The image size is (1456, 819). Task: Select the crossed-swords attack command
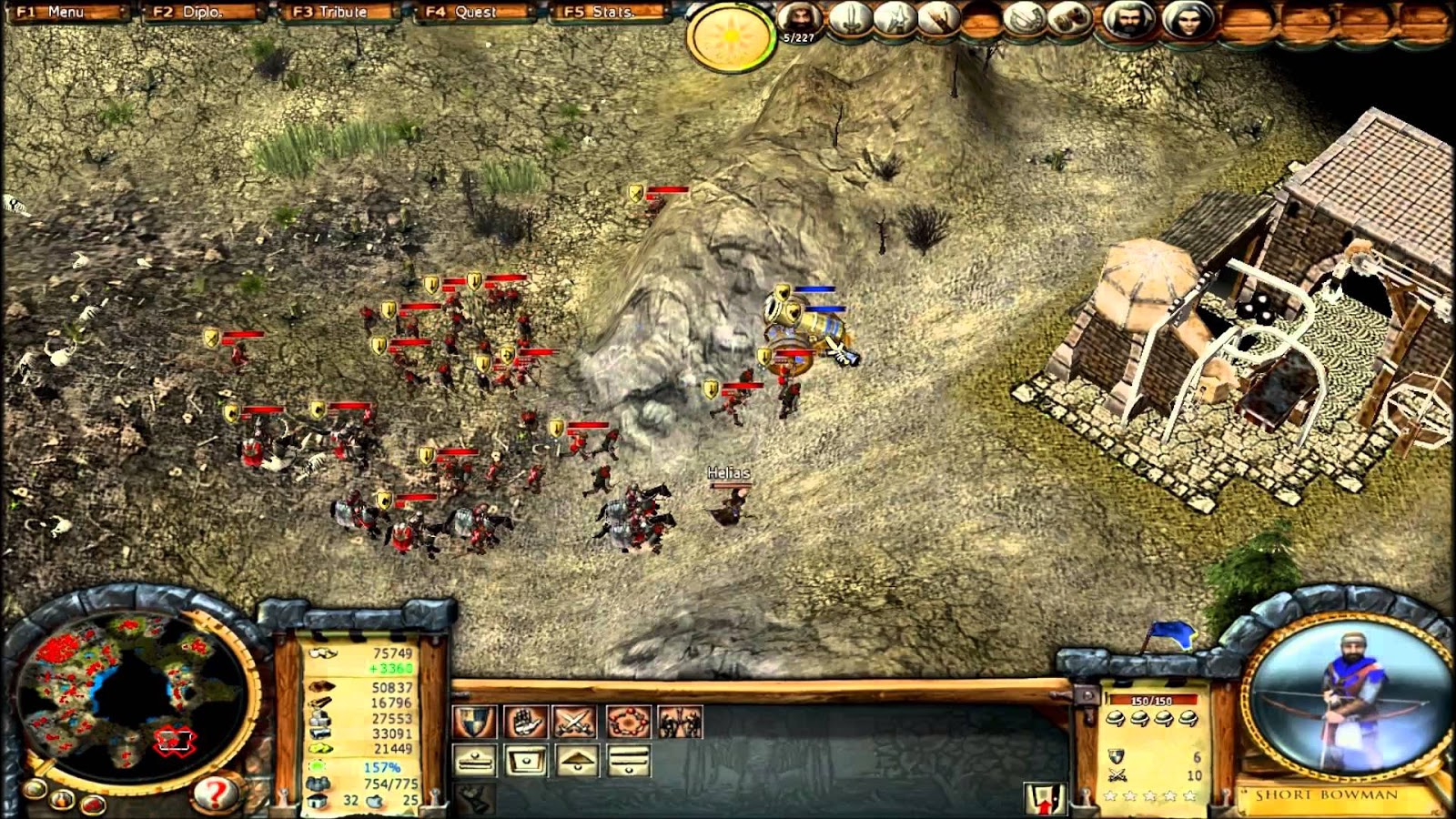point(575,722)
